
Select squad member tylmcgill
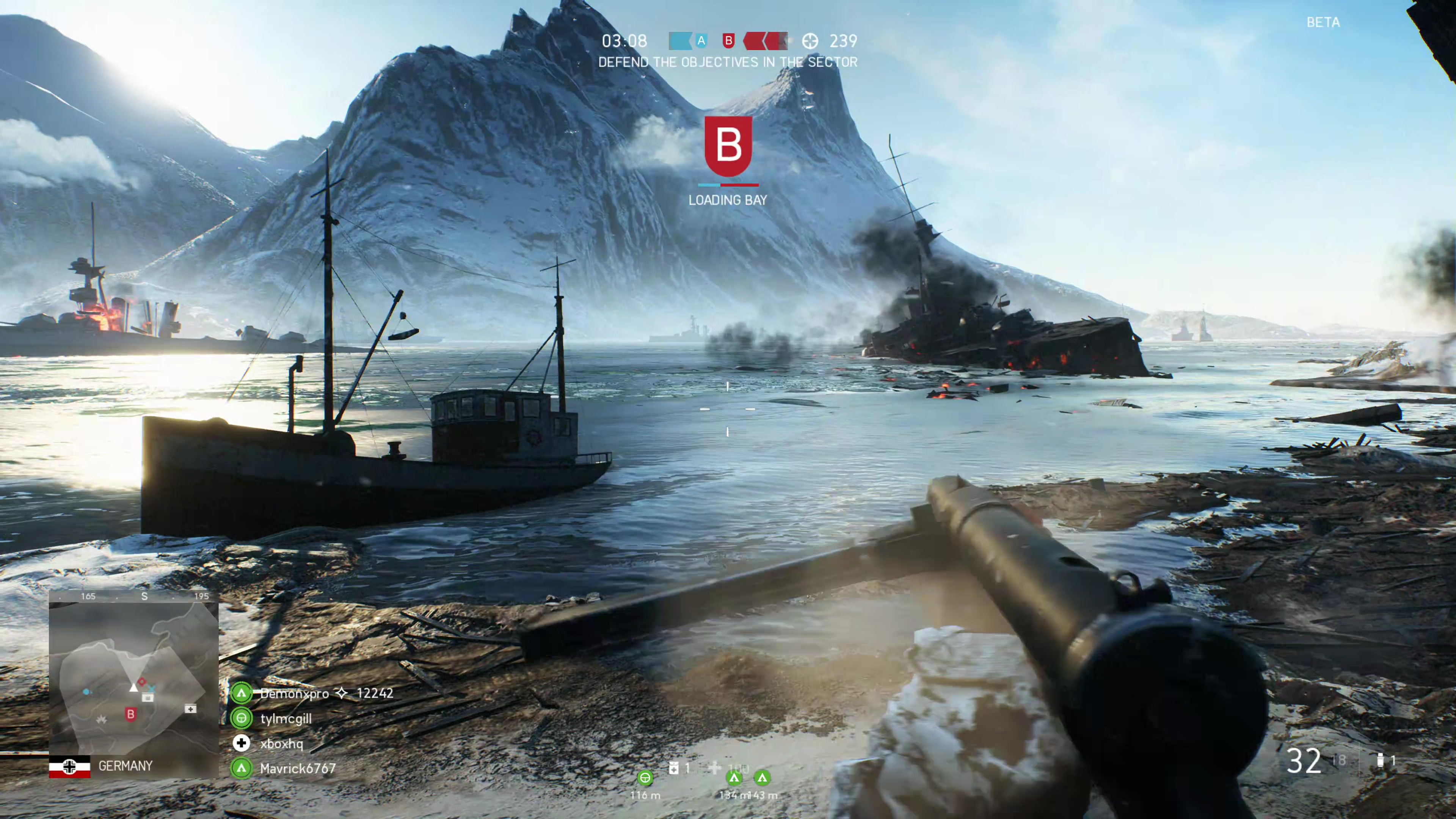286,719
